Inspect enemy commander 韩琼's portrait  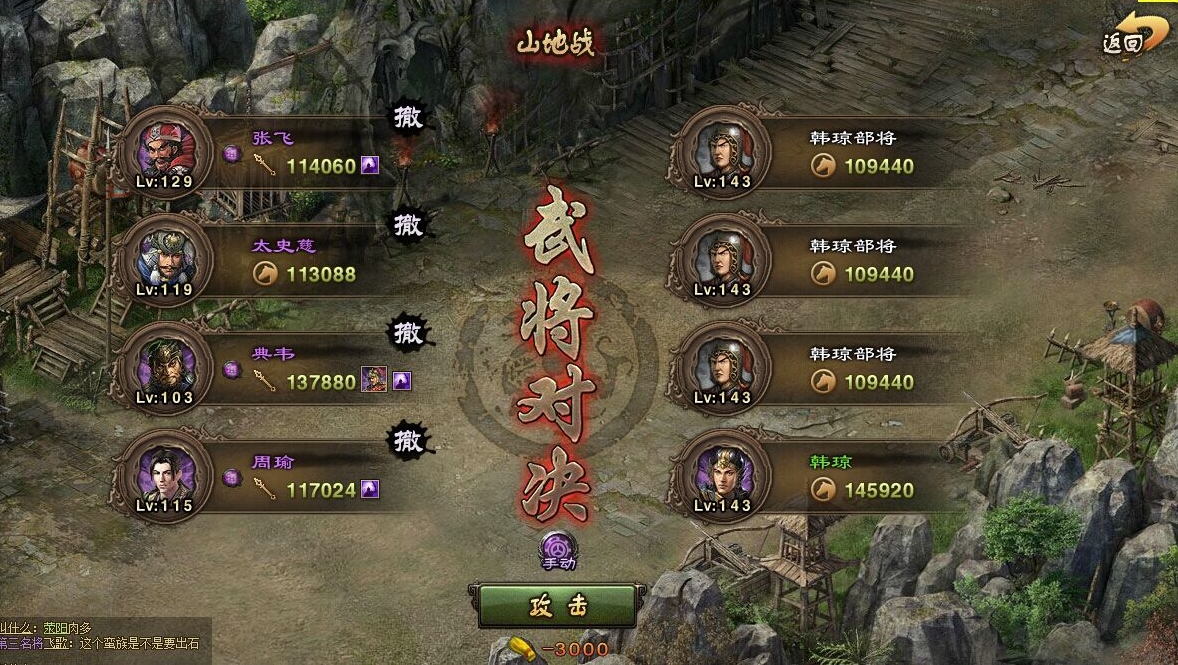click(721, 477)
